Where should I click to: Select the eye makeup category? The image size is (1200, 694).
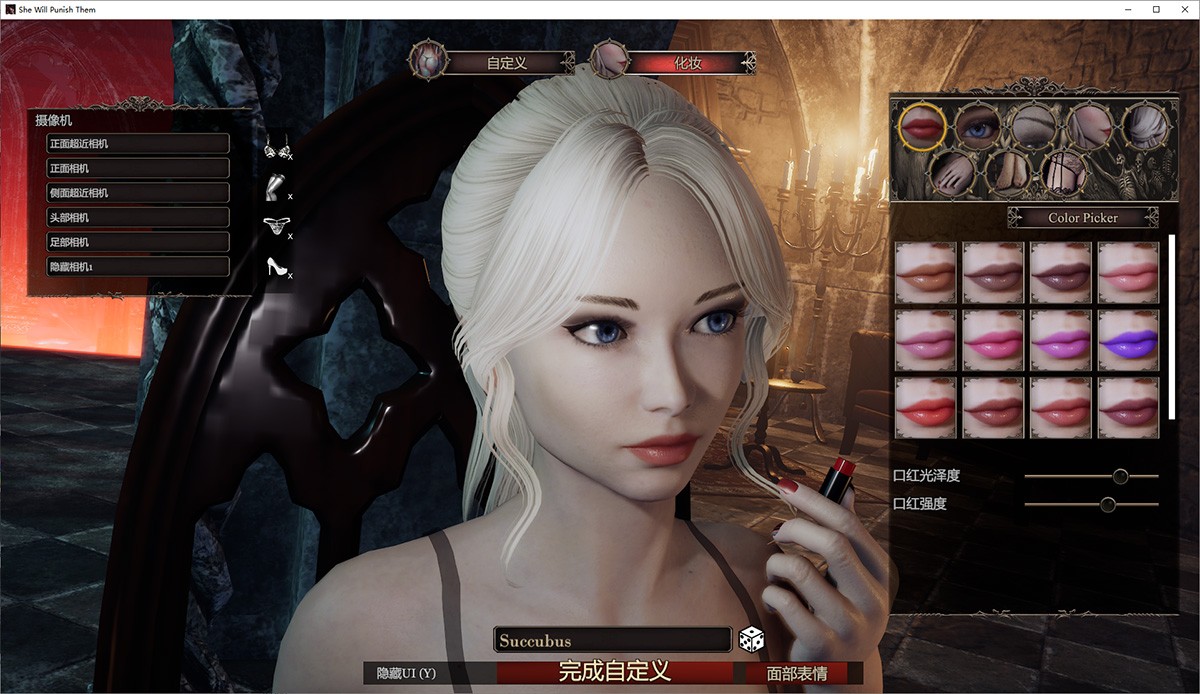tap(977, 126)
